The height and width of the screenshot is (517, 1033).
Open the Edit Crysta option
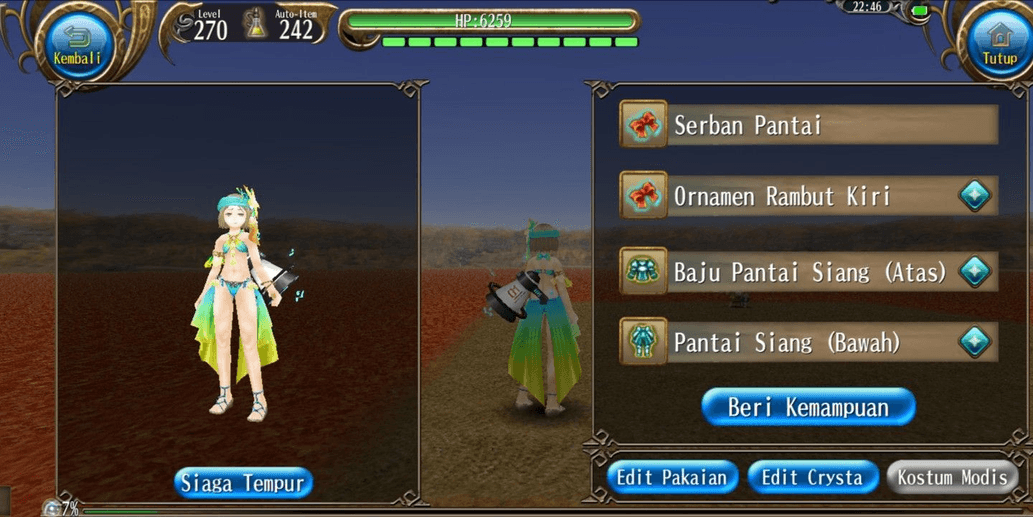click(x=812, y=477)
